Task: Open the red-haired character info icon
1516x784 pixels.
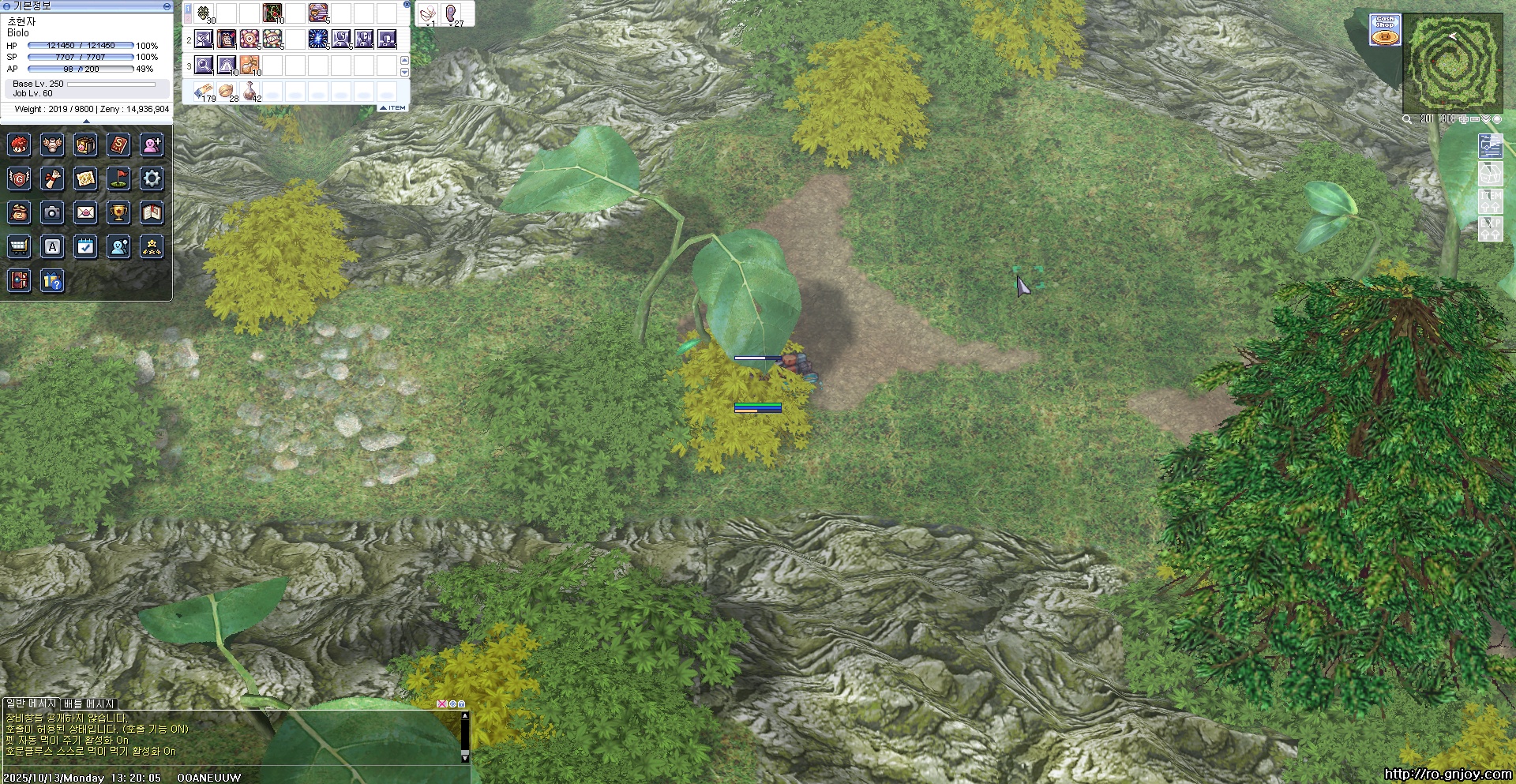Action: point(19,145)
